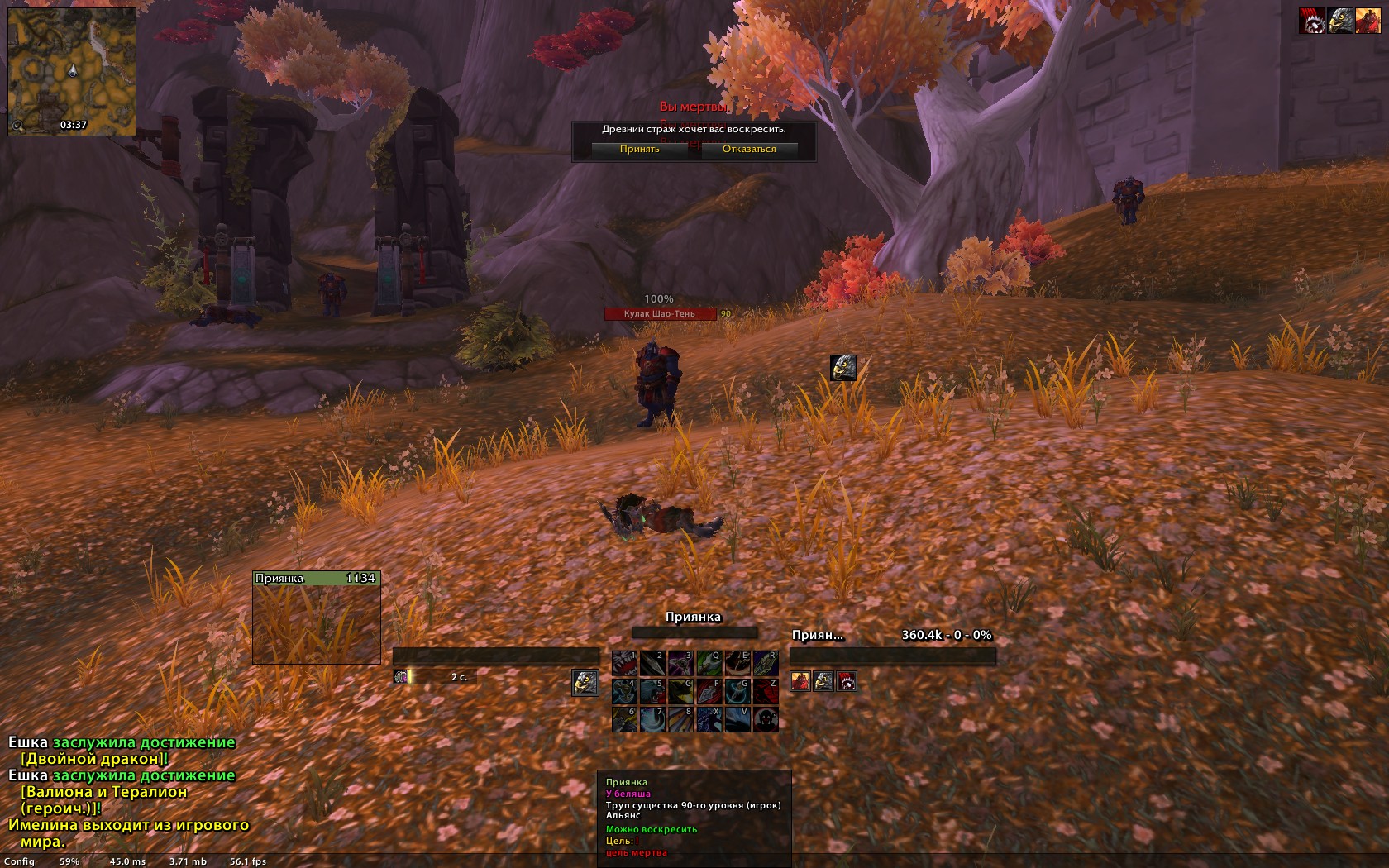Select the red skull ability in the bottom row
Image resolution: width=1389 pixels, height=868 pixels.
coord(765,719)
